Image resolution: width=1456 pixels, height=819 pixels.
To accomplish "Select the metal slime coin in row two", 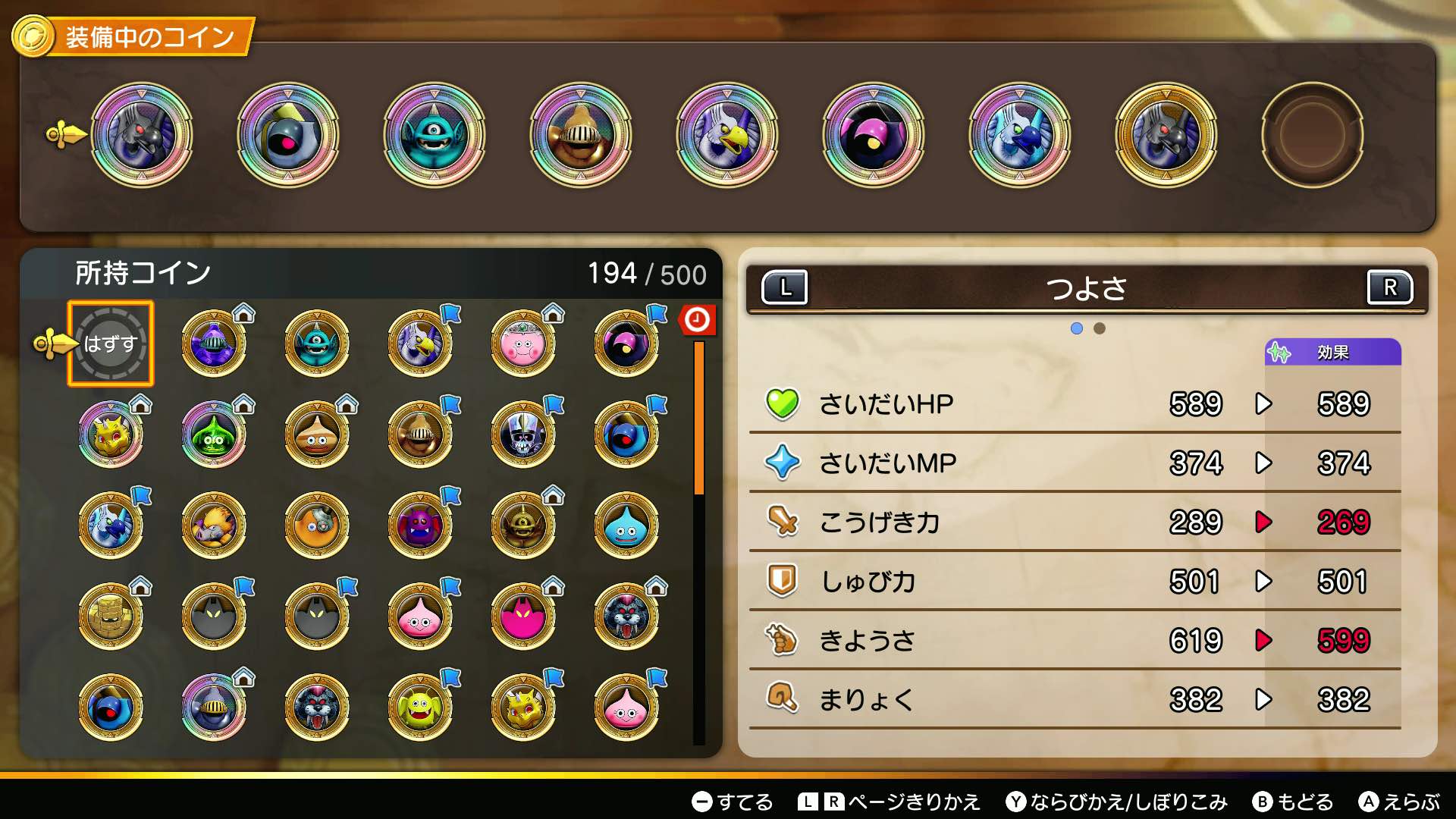I will (318, 434).
